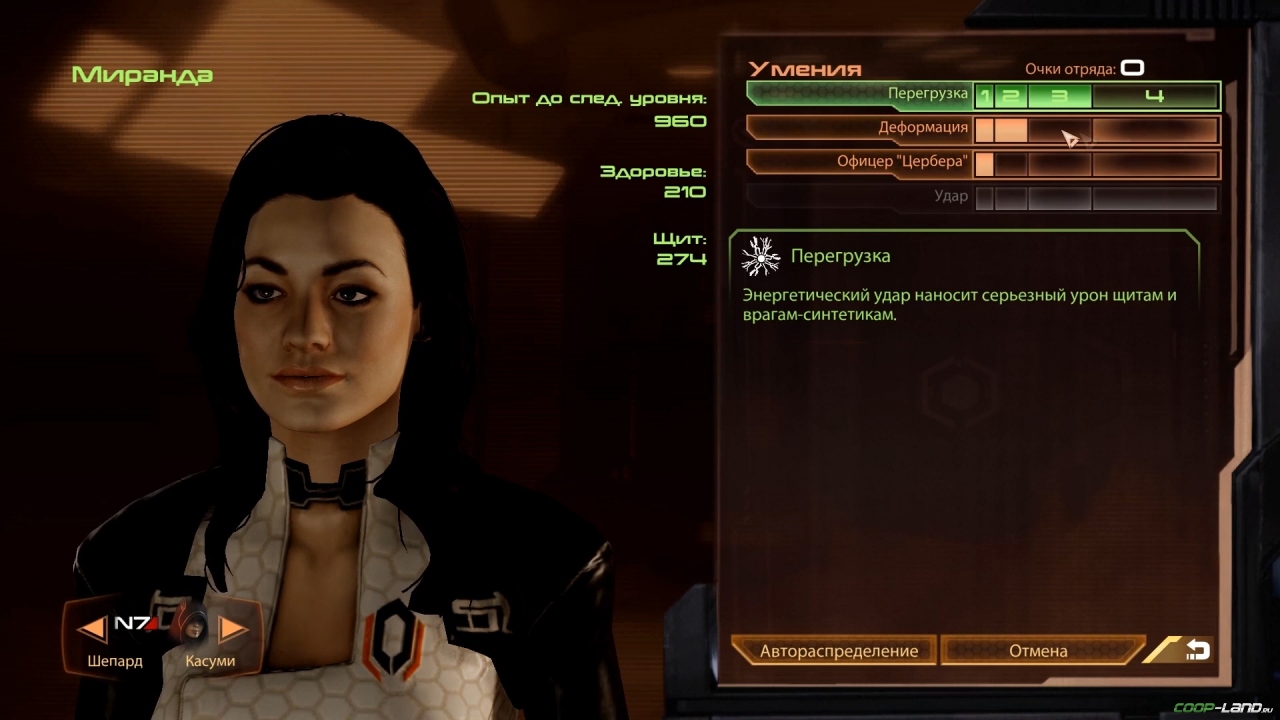Select rank 4 of Перегрузка
Screen dimensions: 1280x720
click(1155, 96)
